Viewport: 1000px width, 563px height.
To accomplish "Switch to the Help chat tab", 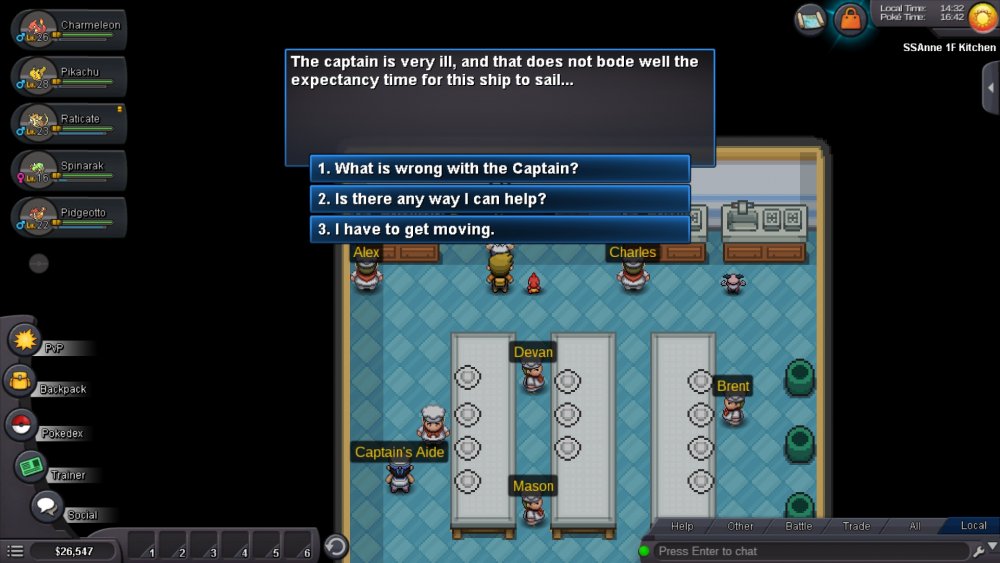I will click(x=682, y=526).
